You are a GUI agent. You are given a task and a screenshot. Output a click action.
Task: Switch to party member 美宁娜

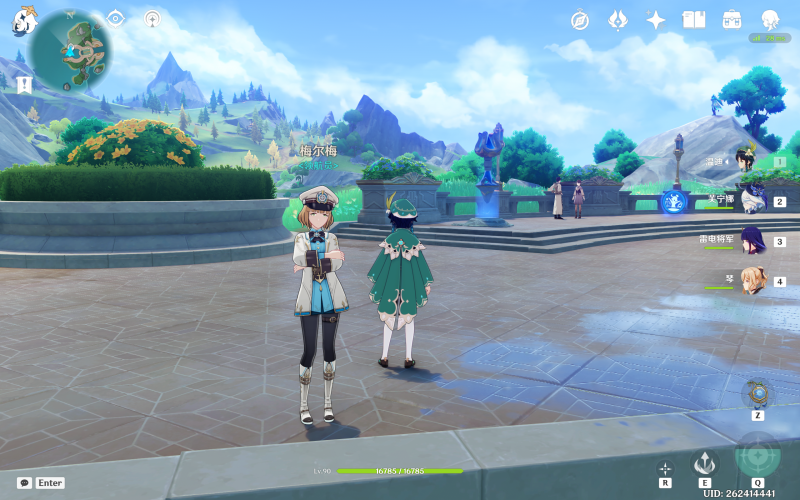tap(752, 200)
